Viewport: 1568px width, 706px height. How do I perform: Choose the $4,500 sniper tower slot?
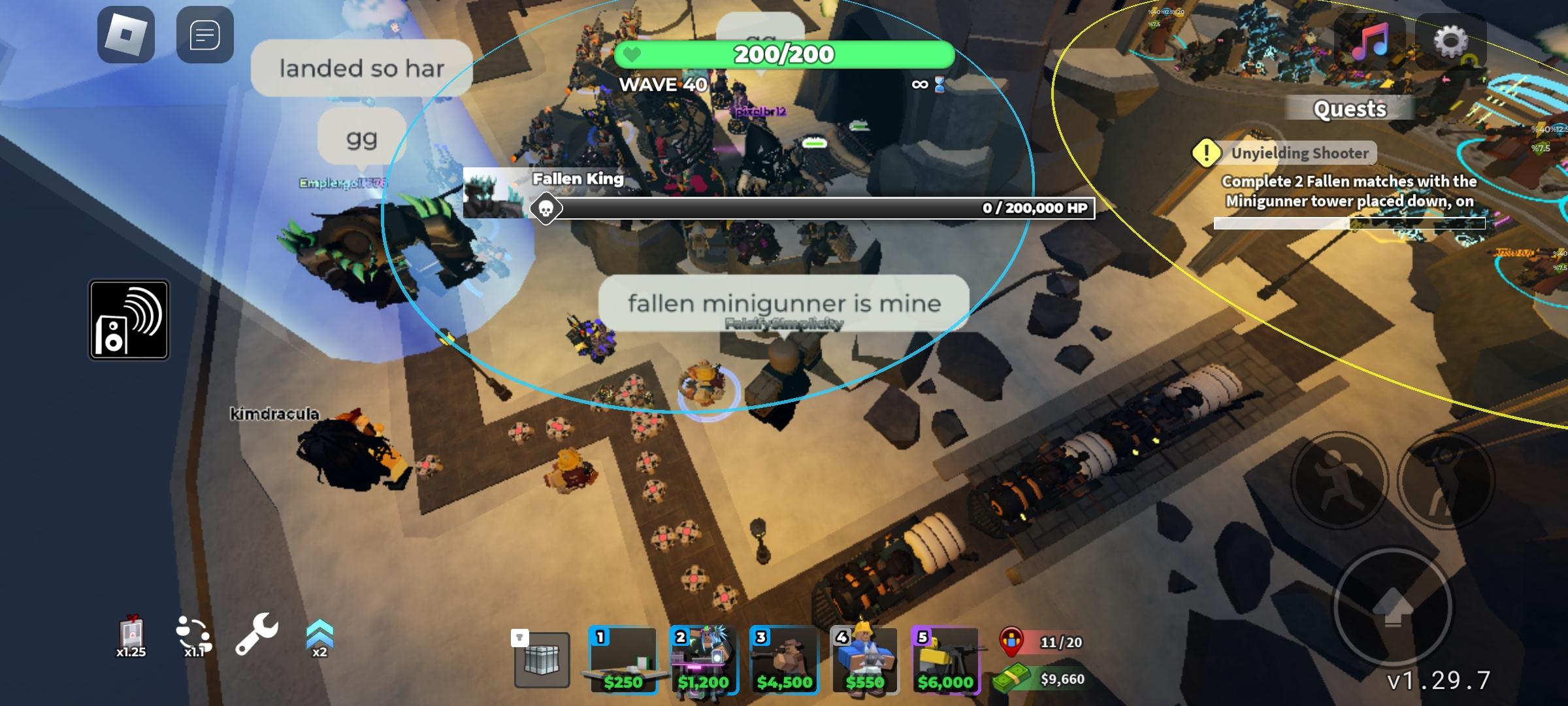tap(784, 660)
